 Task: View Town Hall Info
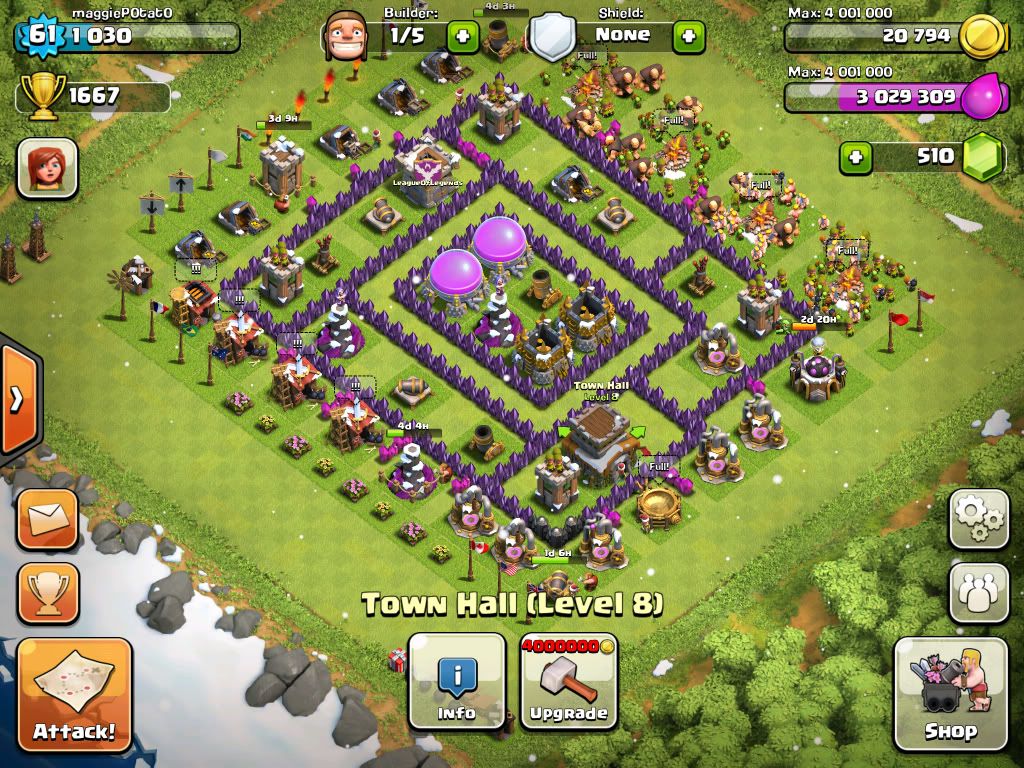tap(457, 681)
